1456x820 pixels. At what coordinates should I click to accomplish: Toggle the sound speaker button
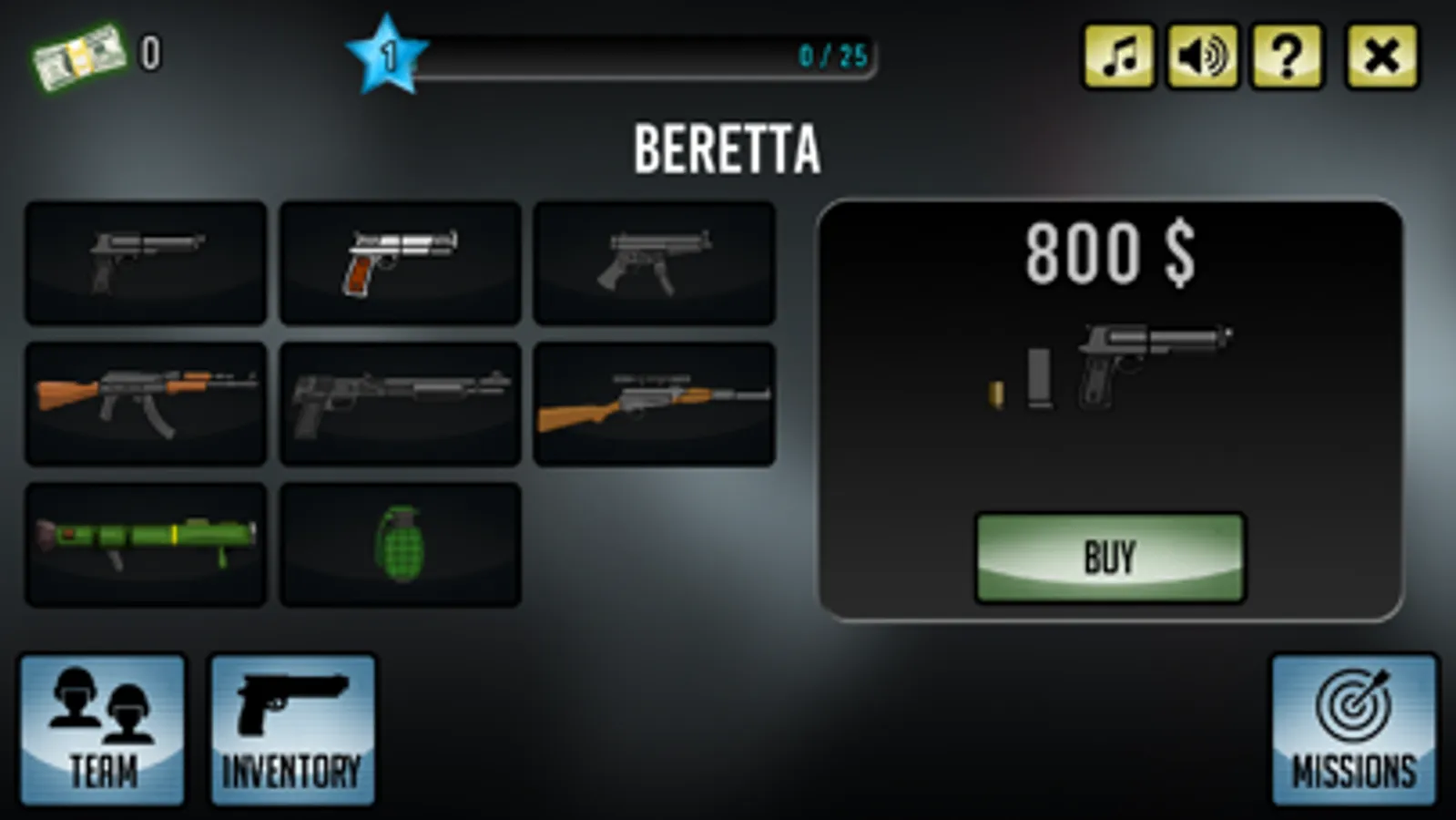(1202, 56)
